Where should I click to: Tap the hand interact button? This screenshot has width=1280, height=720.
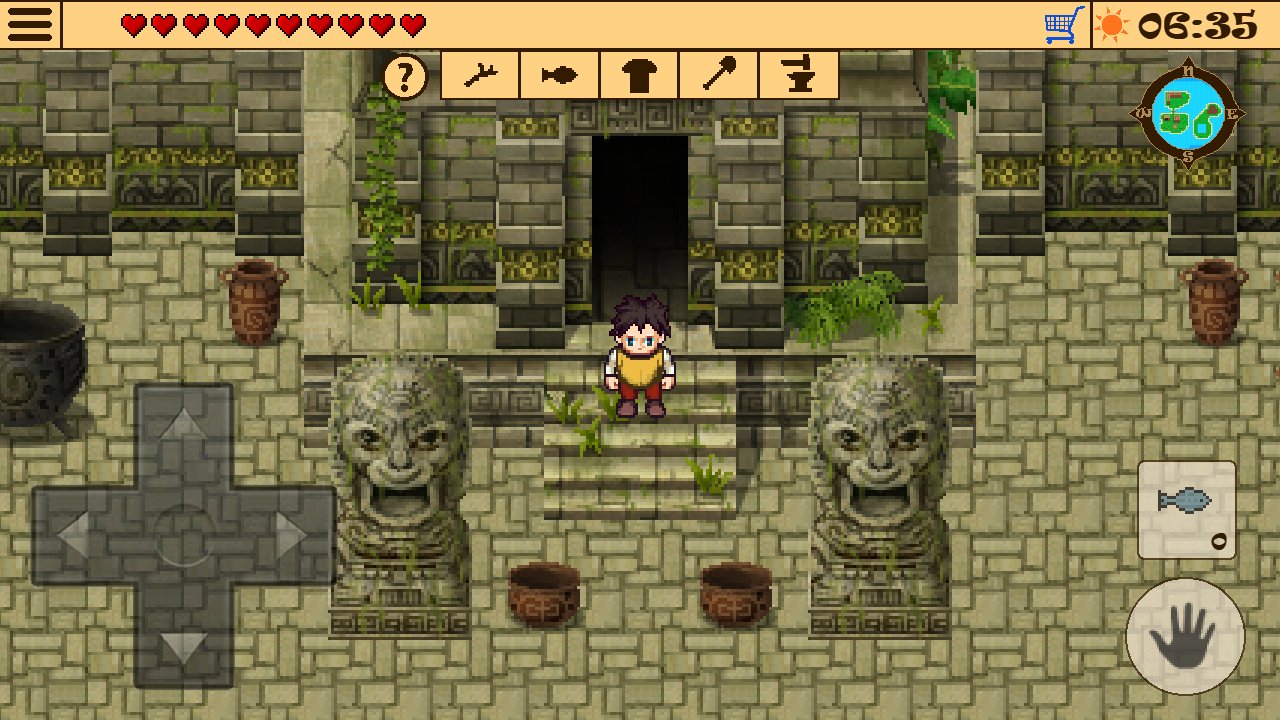1185,637
